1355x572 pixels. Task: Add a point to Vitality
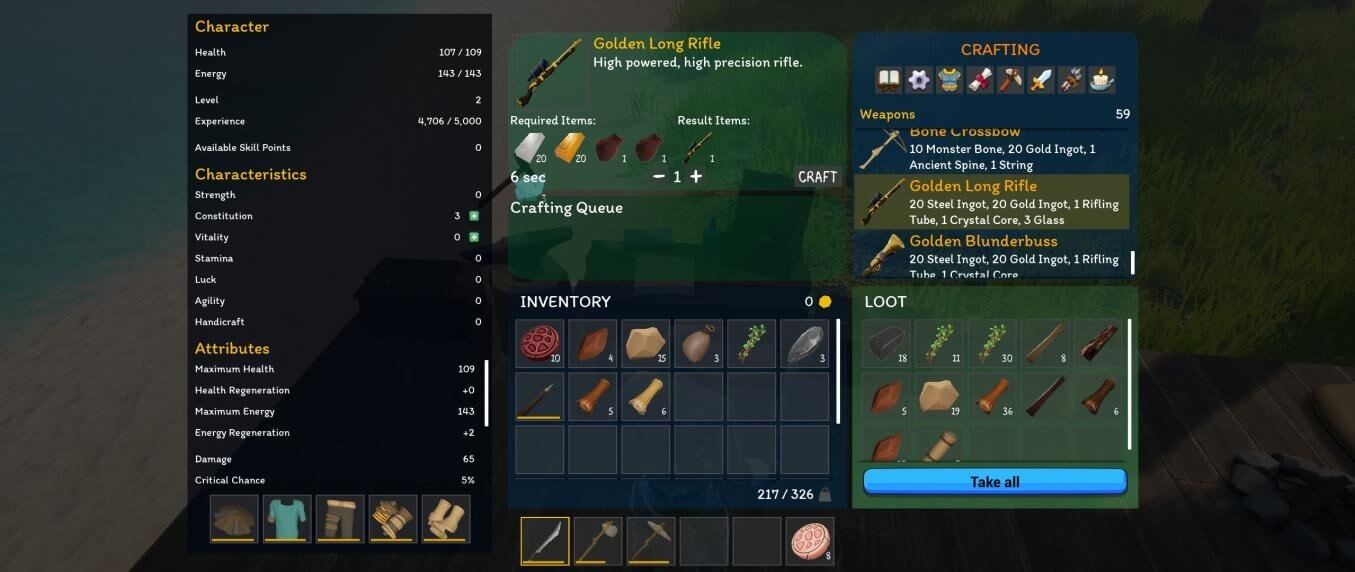coord(474,237)
